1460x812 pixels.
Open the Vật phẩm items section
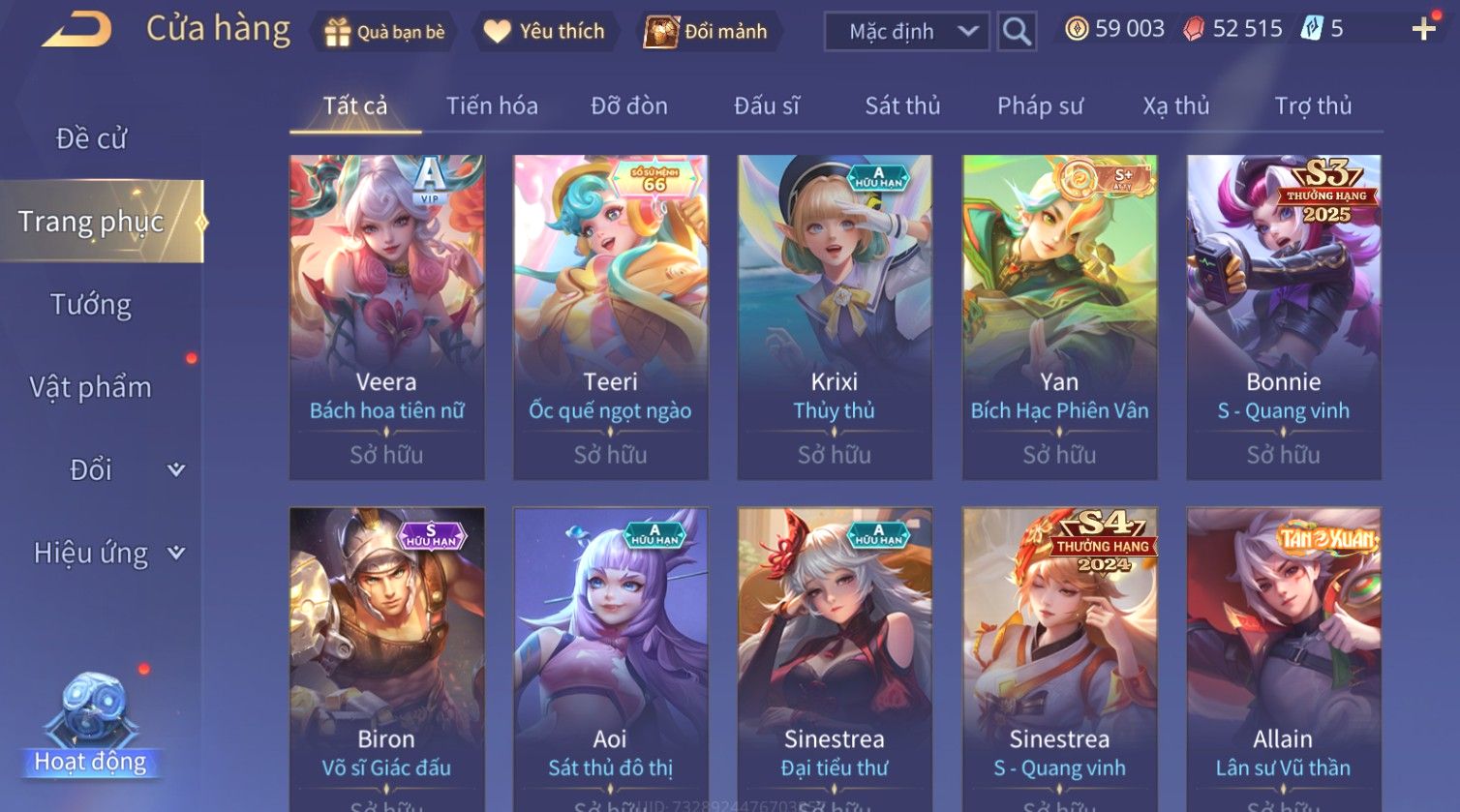click(91, 387)
